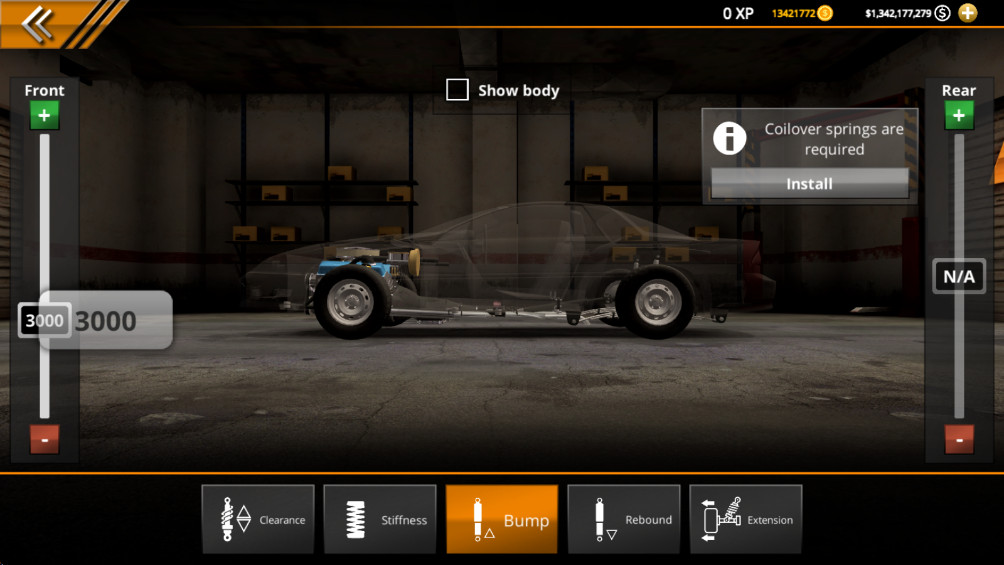Decrease Rear value with red minus
The width and height of the screenshot is (1004, 565).
(x=959, y=439)
